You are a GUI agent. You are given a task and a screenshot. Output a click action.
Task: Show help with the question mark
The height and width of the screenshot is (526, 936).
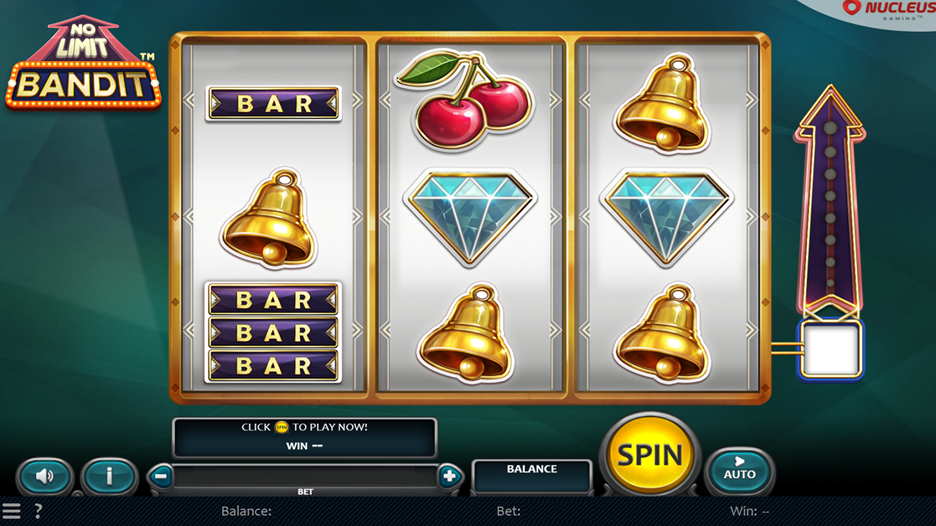[x=38, y=511]
